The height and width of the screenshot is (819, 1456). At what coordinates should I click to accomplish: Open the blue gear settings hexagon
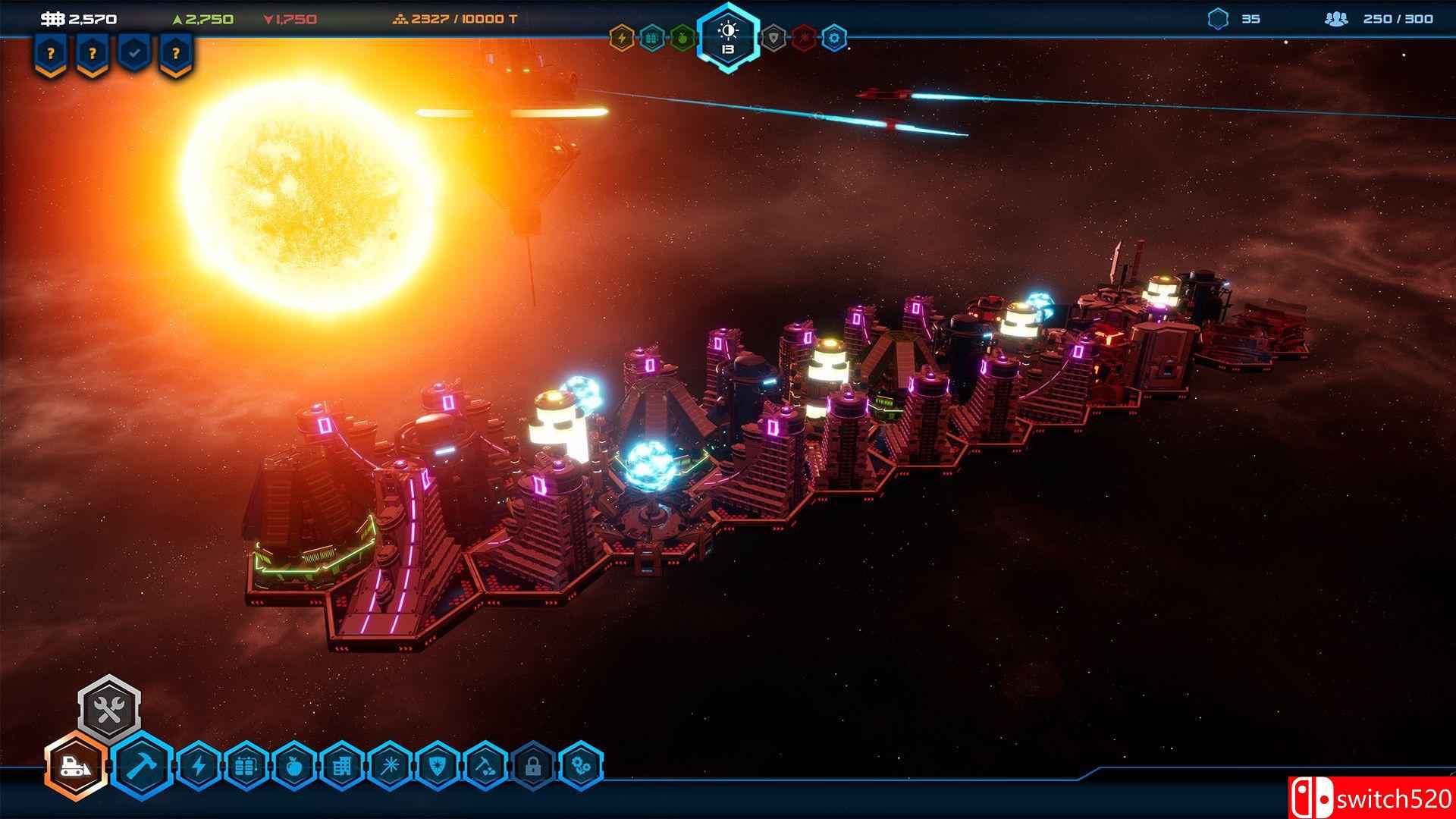(x=834, y=36)
